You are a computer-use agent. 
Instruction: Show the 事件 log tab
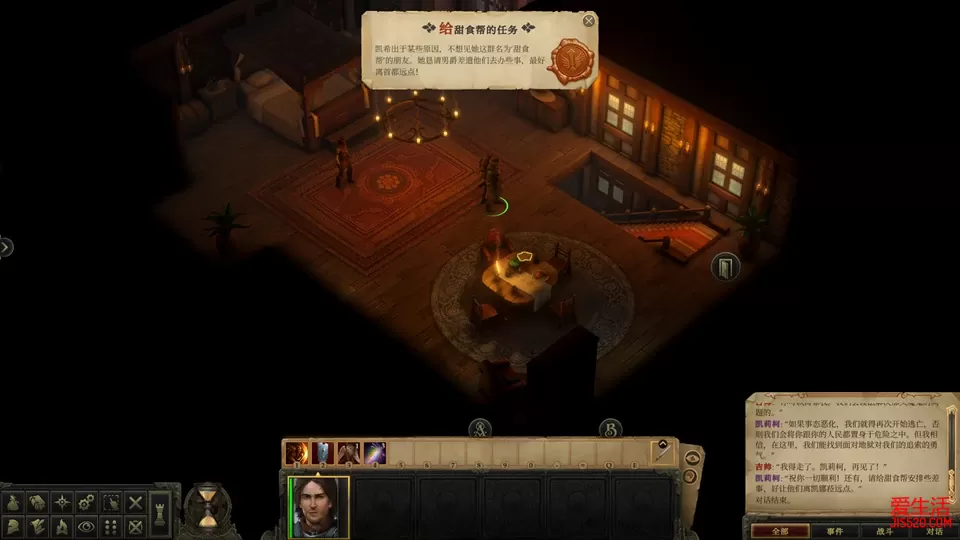click(x=834, y=532)
